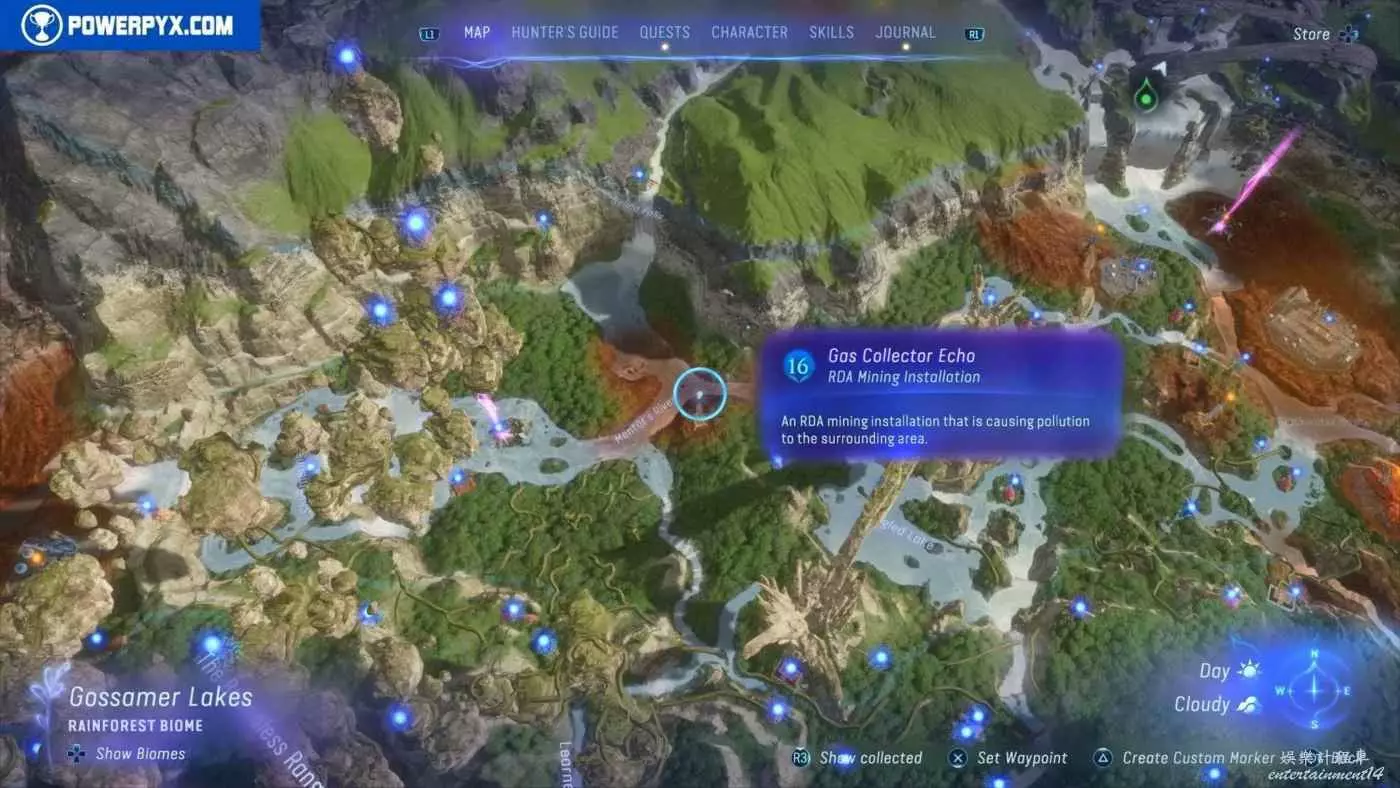Select the Gas Collector Echo map marker
This screenshot has width=1400, height=788.
click(699, 394)
